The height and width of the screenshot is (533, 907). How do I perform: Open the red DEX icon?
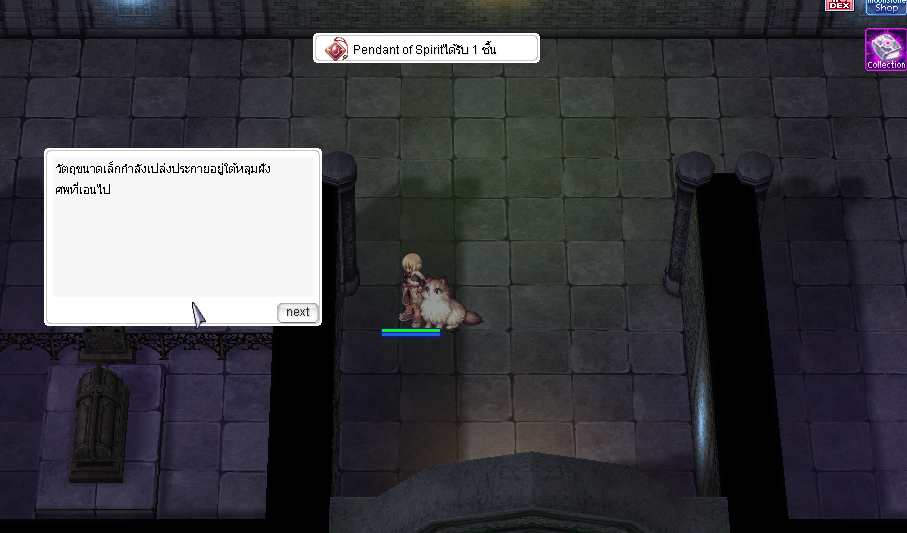tap(838, 5)
